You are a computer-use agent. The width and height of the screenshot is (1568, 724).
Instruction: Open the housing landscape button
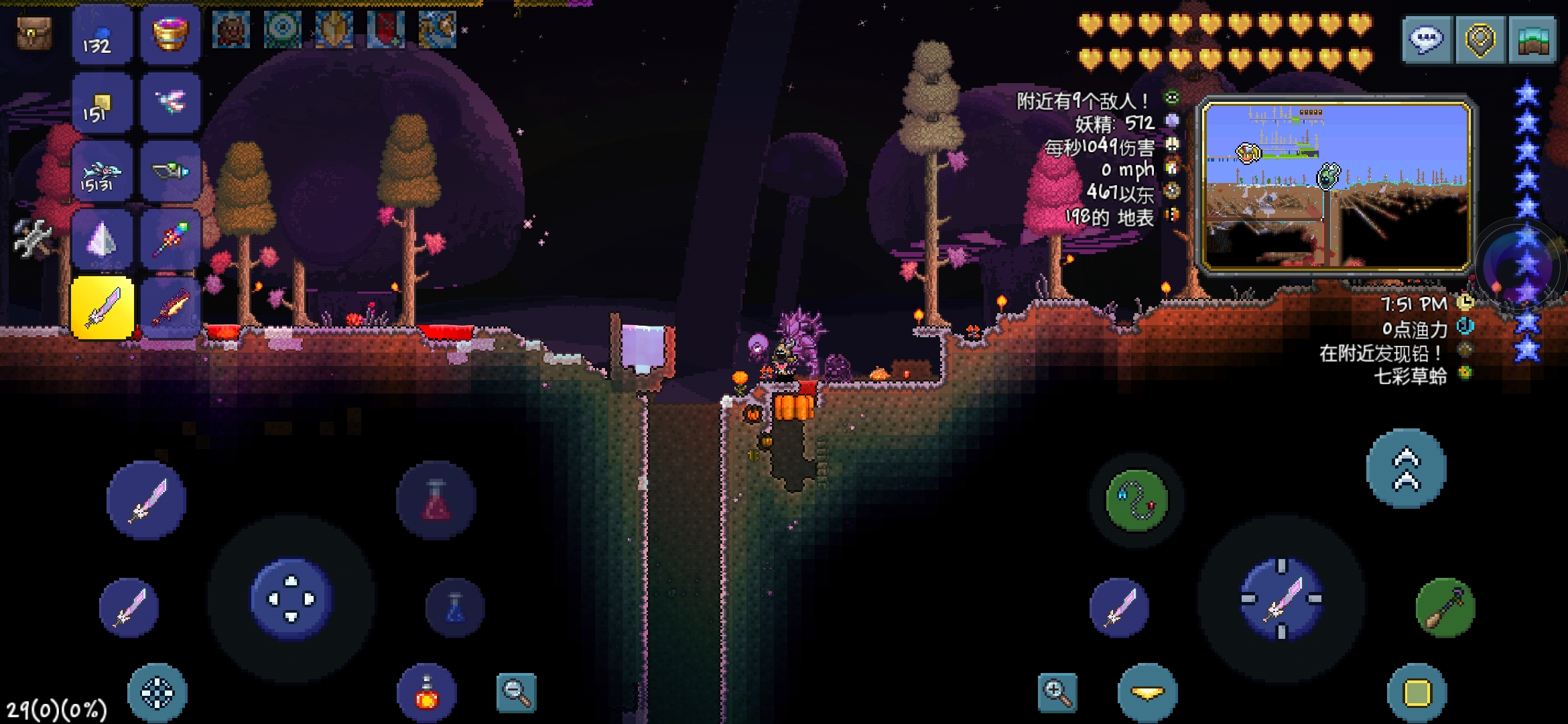click(1533, 40)
